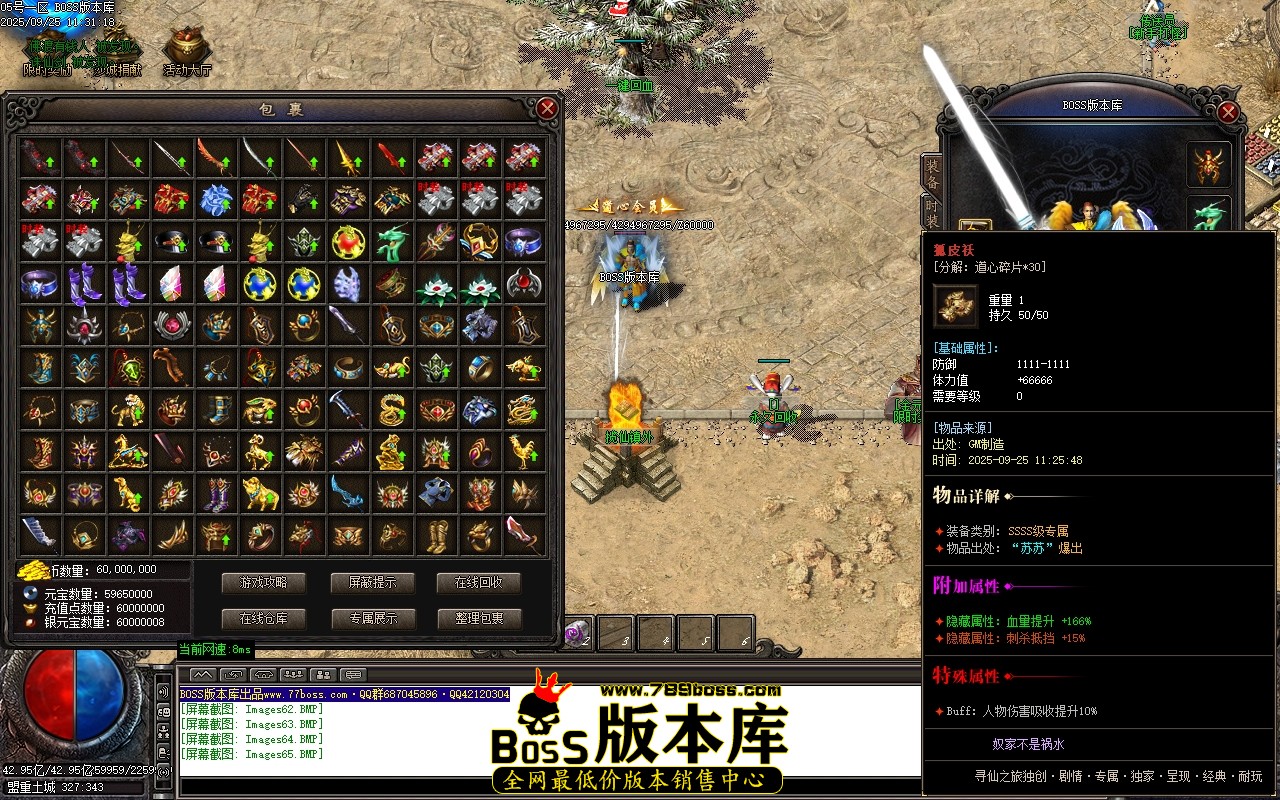This screenshot has width=1280, height=800.
Task: Click the 狐皮袄 item thumbnail in the tooltip
Action: tap(954, 307)
